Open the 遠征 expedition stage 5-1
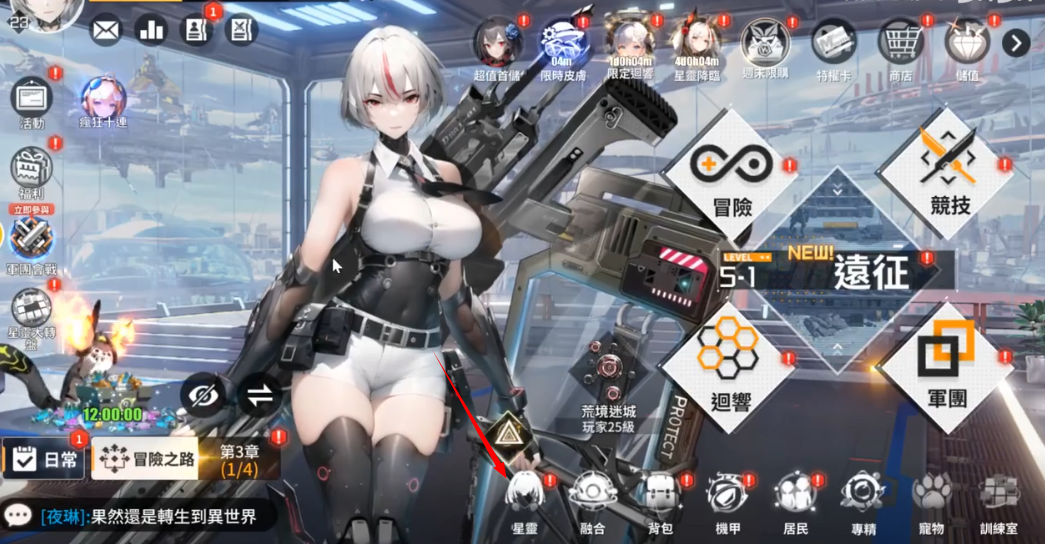 835,271
